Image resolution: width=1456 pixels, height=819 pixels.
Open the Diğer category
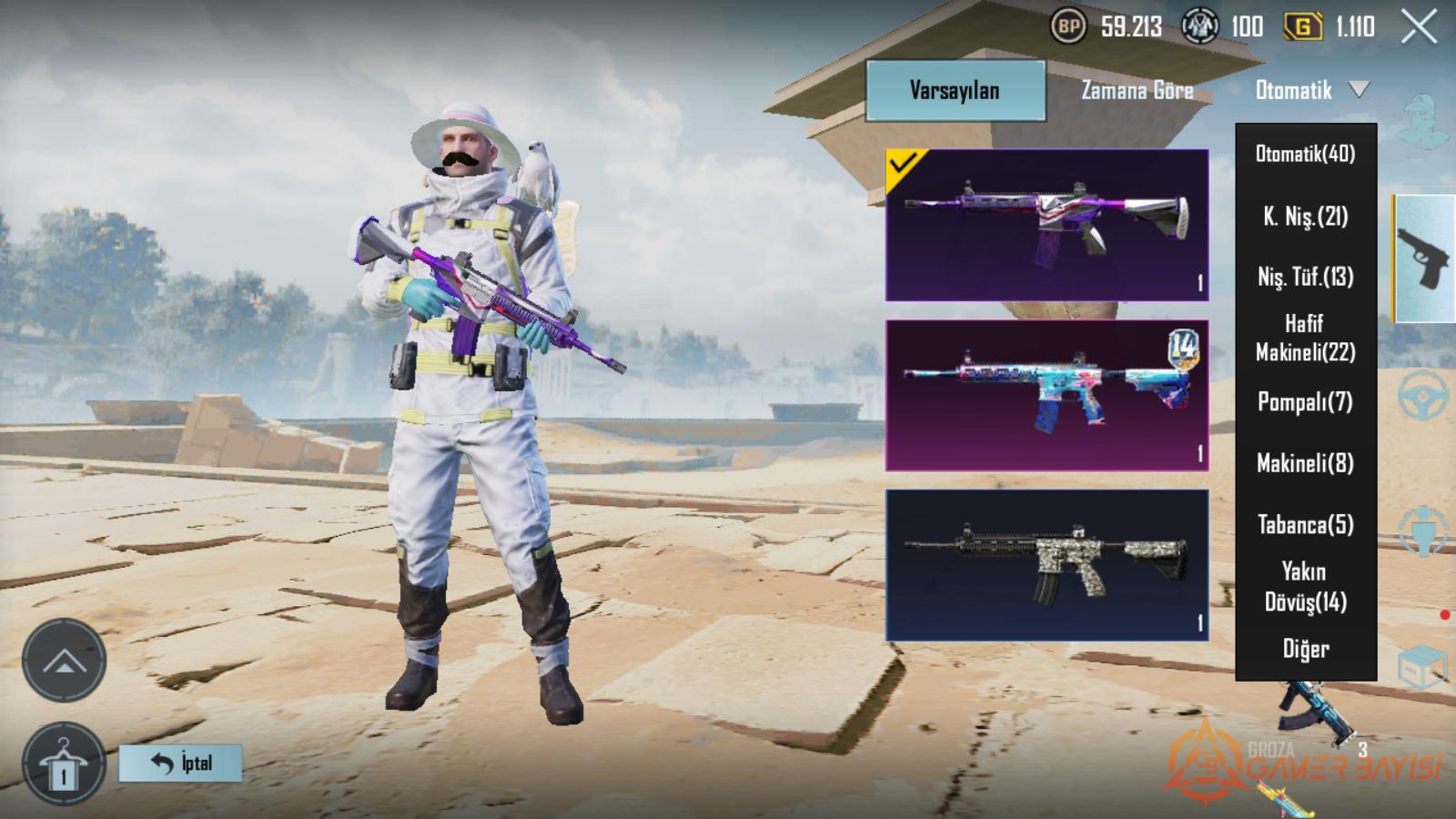click(x=1305, y=649)
